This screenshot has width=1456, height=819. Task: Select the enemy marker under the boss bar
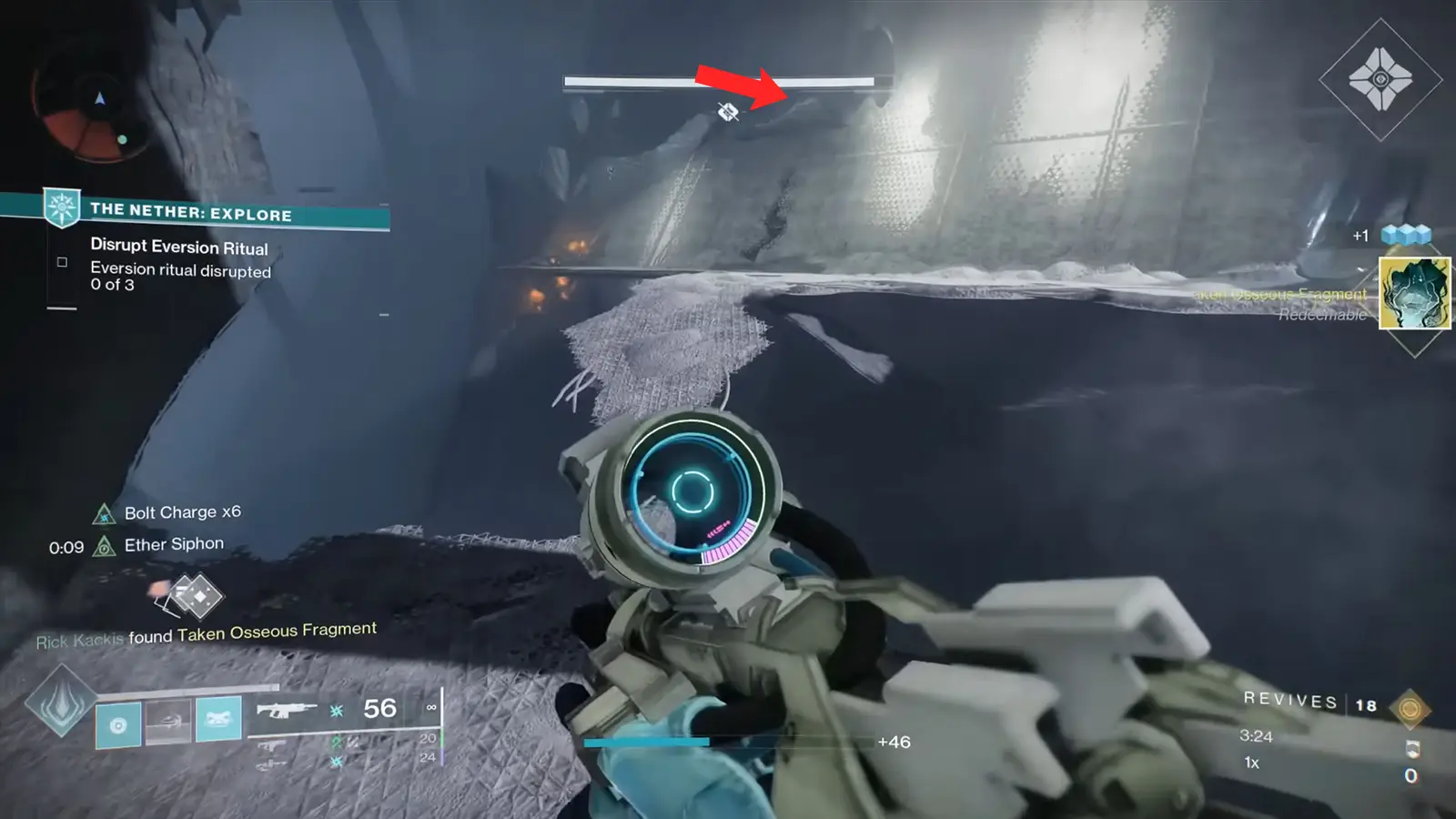click(725, 113)
